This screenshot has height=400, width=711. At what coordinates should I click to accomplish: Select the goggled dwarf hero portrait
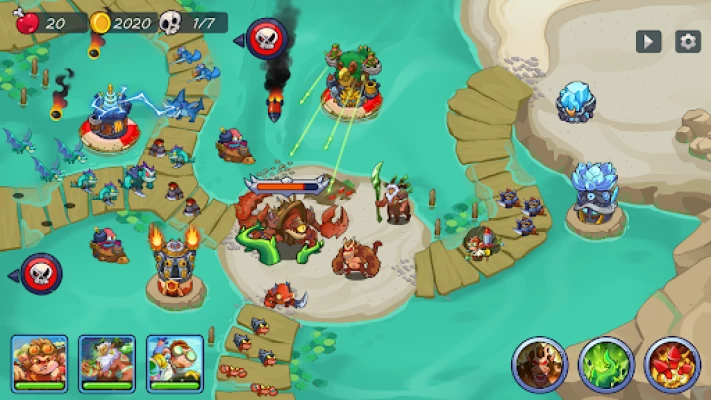pyautogui.click(x=39, y=361)
